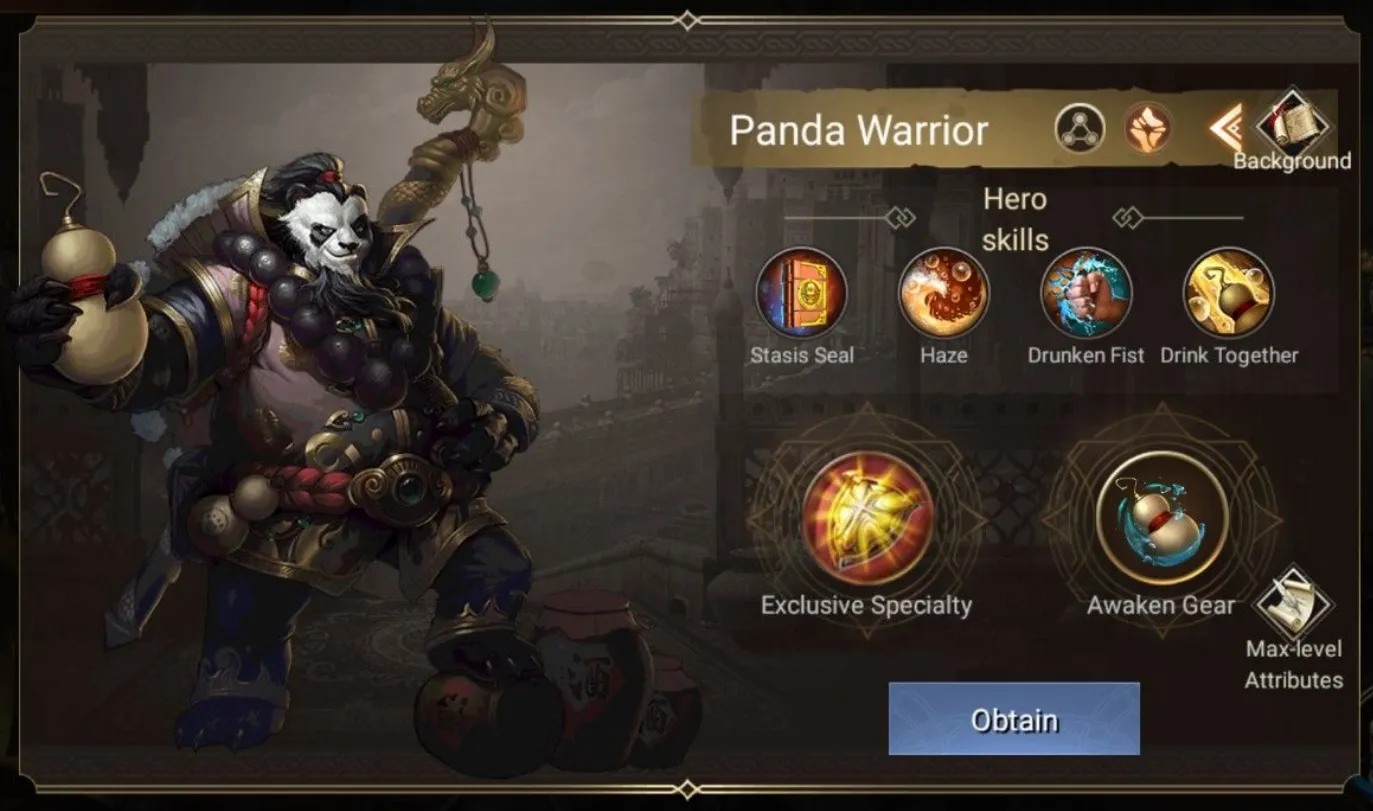The image size is (1373, 811).
Task: View the Max-level Attributes scroll icon
Action: point(1295,600)
